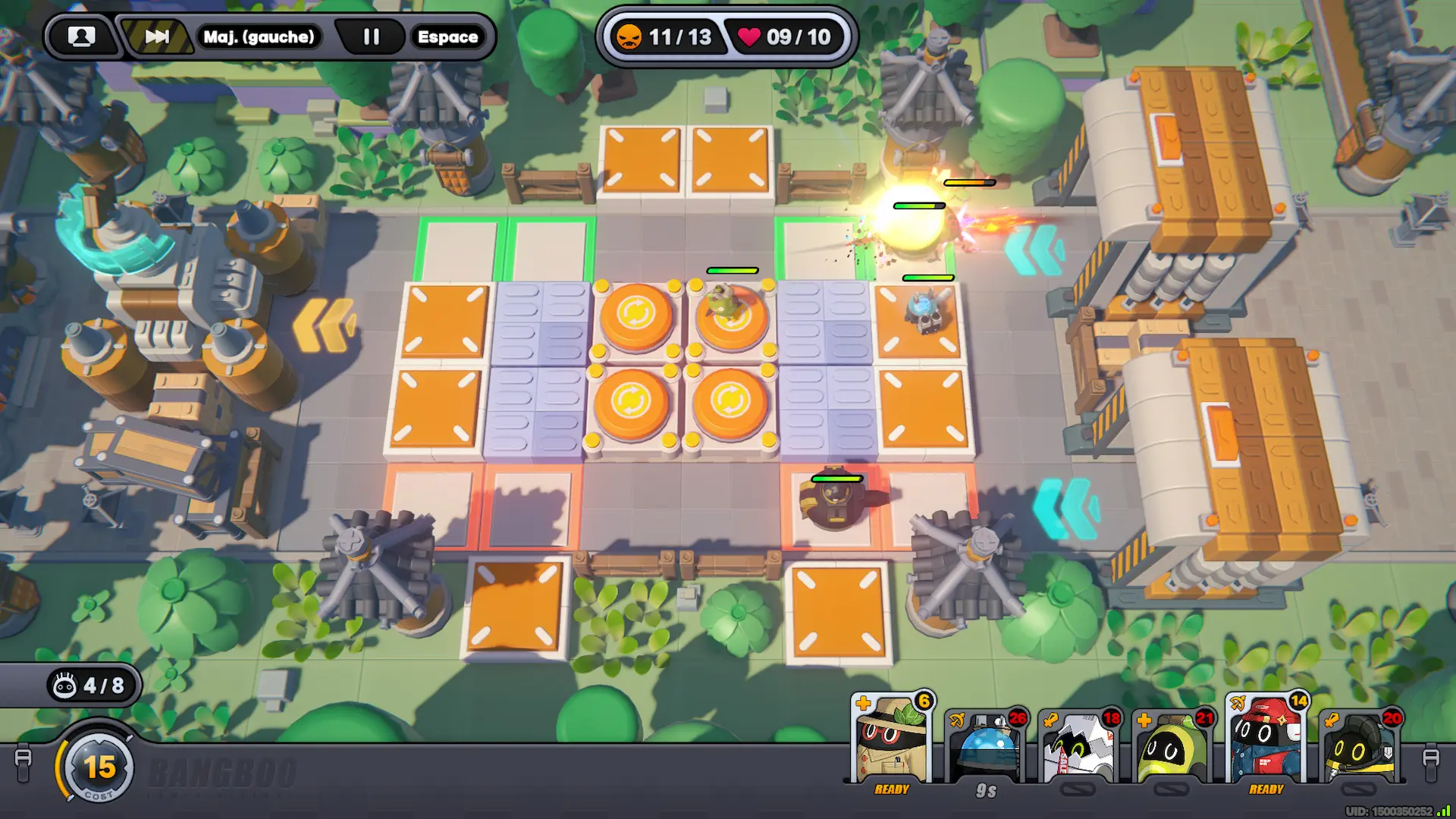Choose the red-cap Bangboo card costing 14
Image resolution: width=1456 pixels, height=819 pixels.
(1266, 741)
